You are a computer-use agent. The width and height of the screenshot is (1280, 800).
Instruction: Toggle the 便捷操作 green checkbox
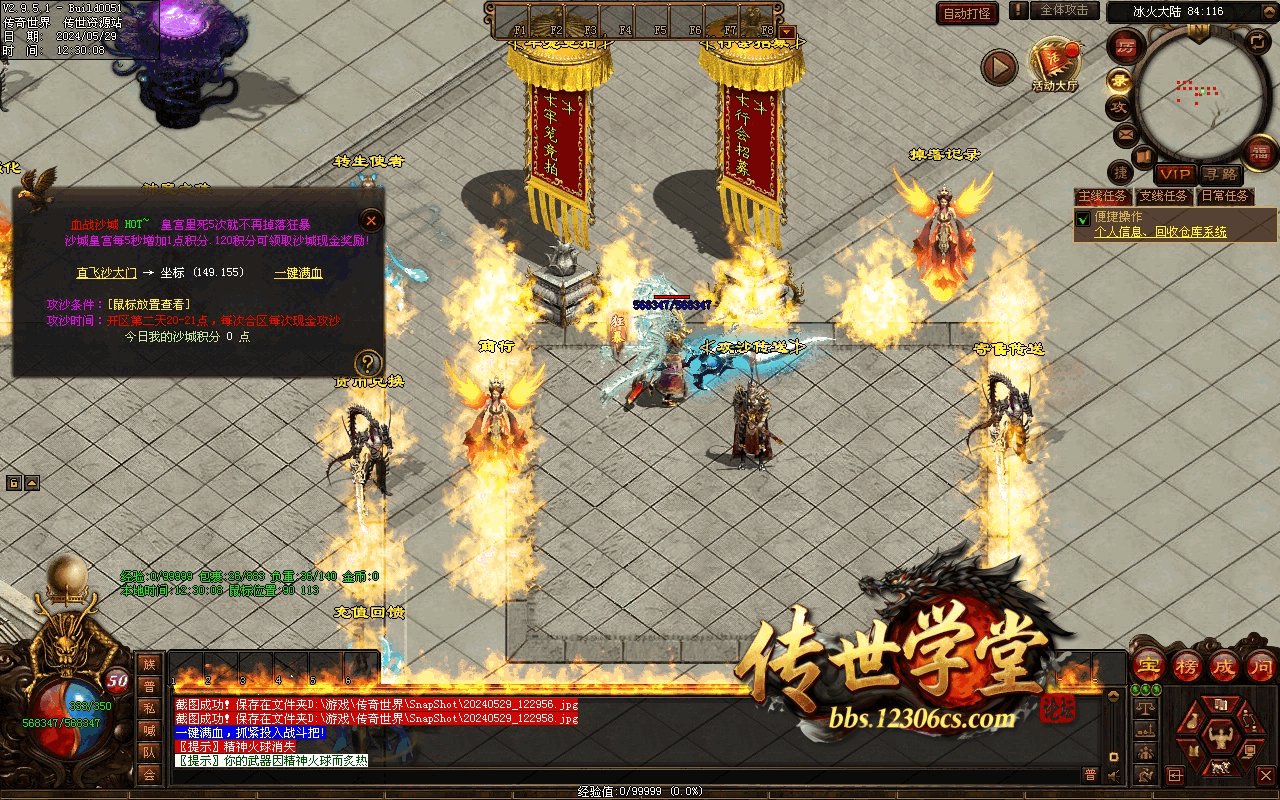pos(1082,218)
